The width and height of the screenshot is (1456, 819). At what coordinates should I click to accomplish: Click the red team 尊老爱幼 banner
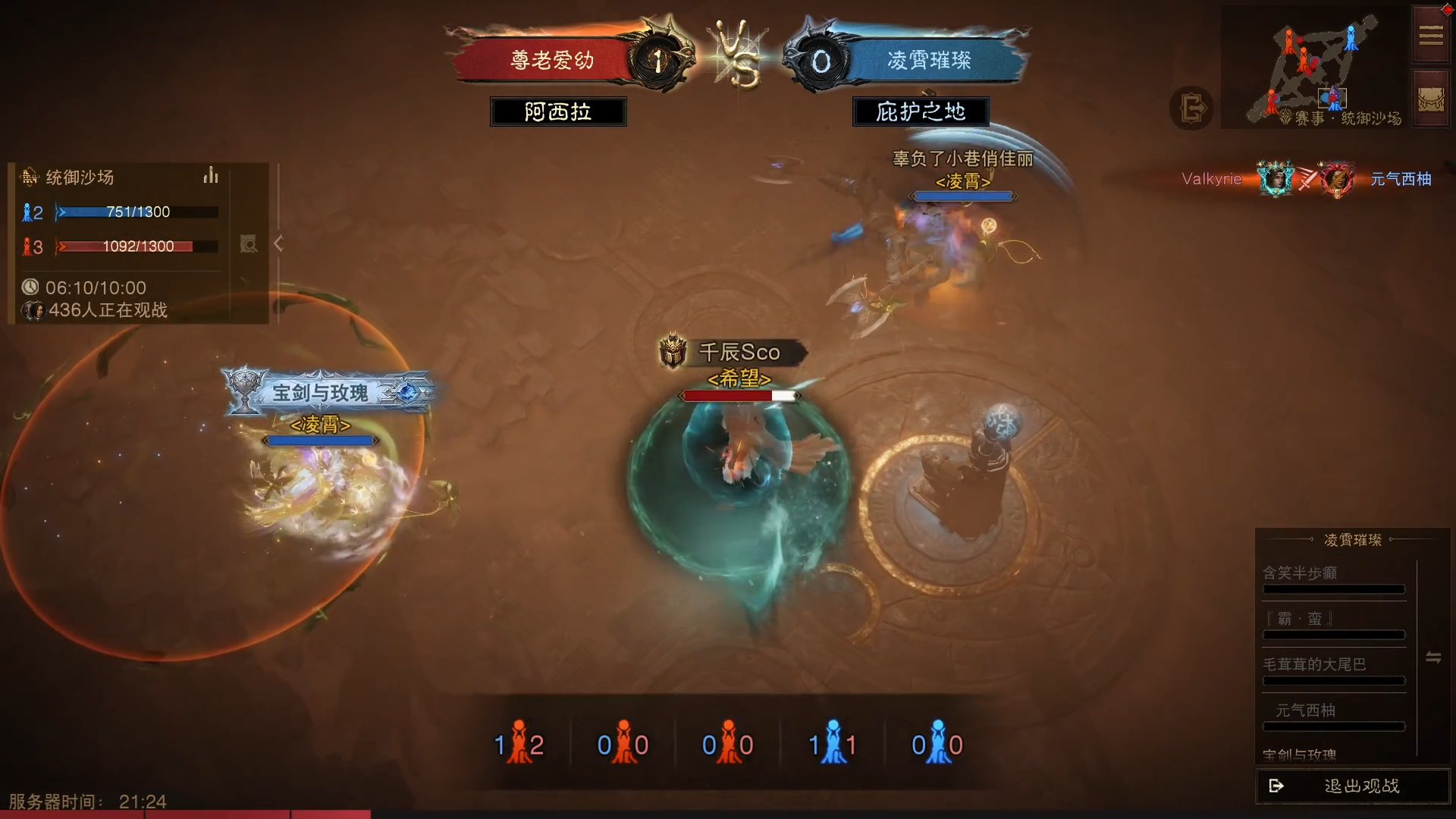point(551,60)
